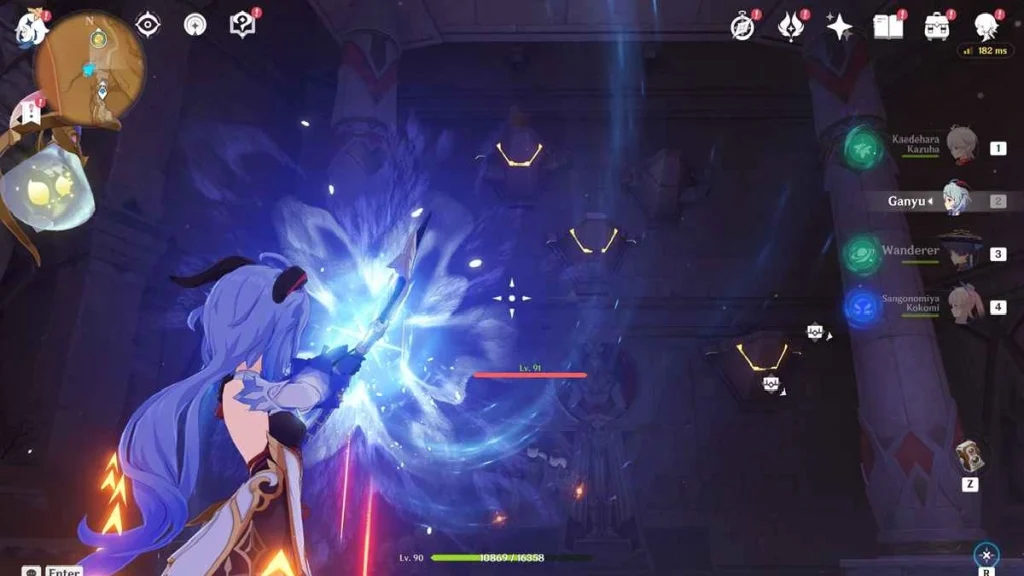Open the Paimon main menu
The width and height of the screenshot is (1024, 576).
(30, 28)
